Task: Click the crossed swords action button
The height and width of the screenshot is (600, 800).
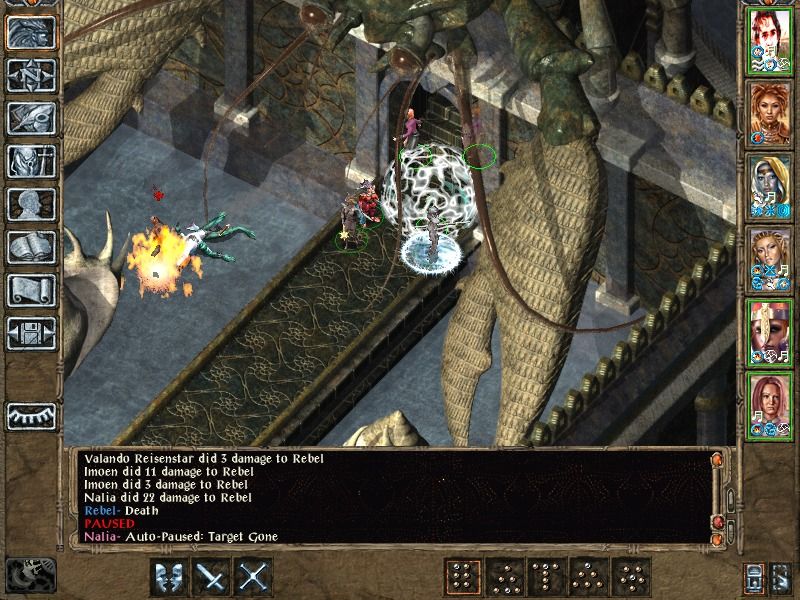Action: coord(255,577)
